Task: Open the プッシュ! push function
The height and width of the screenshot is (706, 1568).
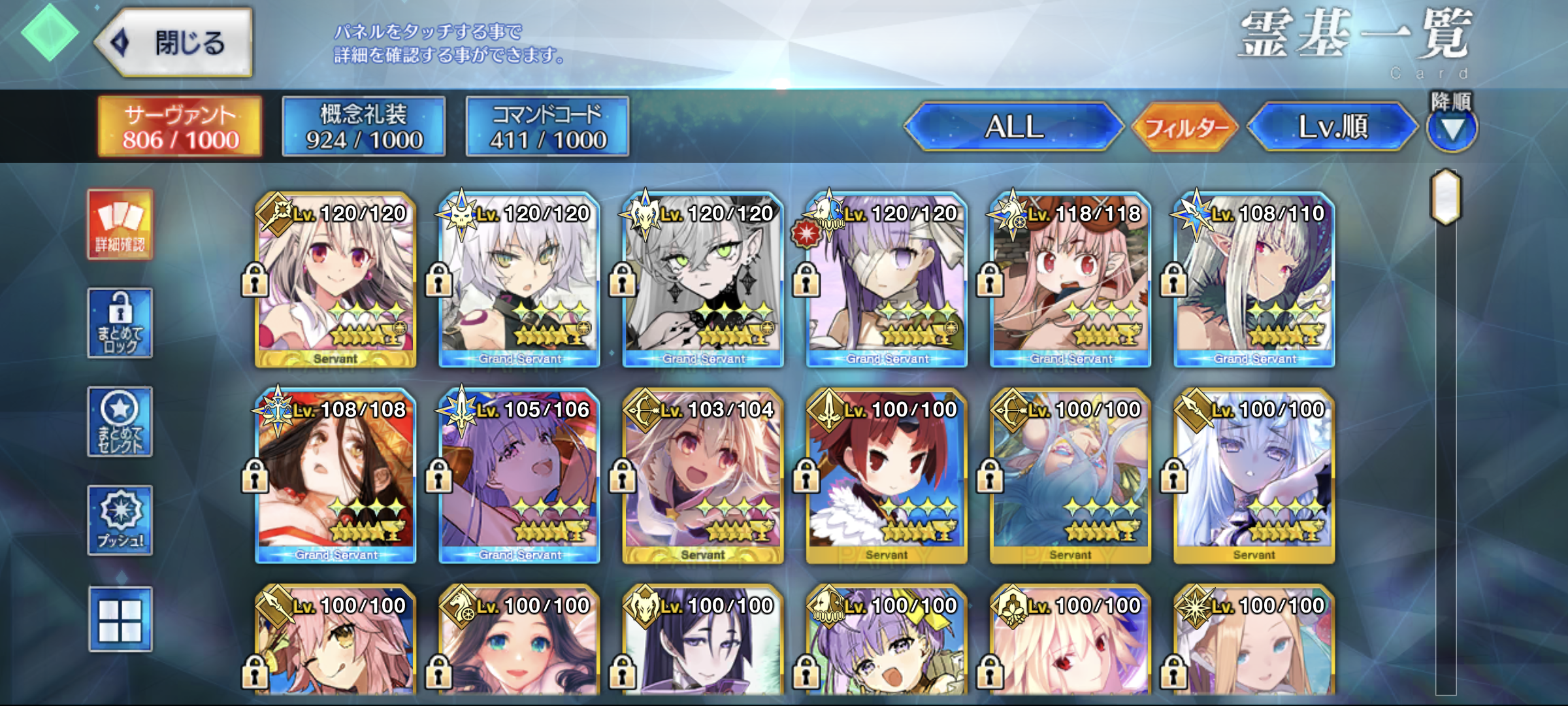Action: click(120, 520)
